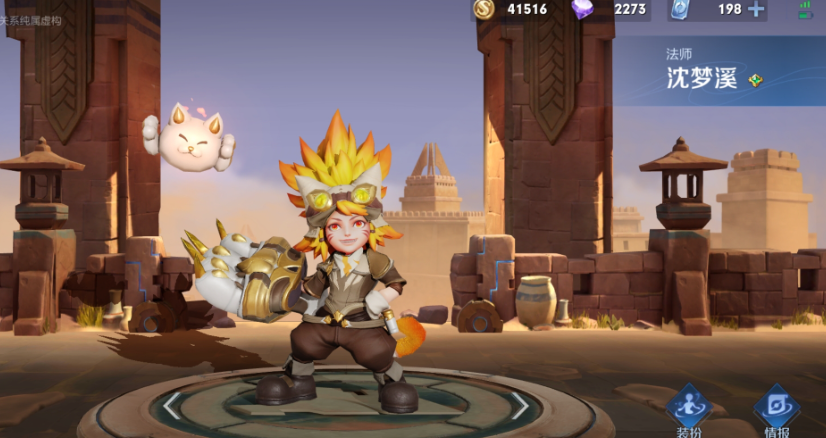
Task: Add more tickets with the plus button
Action: [x=755, y=10]
